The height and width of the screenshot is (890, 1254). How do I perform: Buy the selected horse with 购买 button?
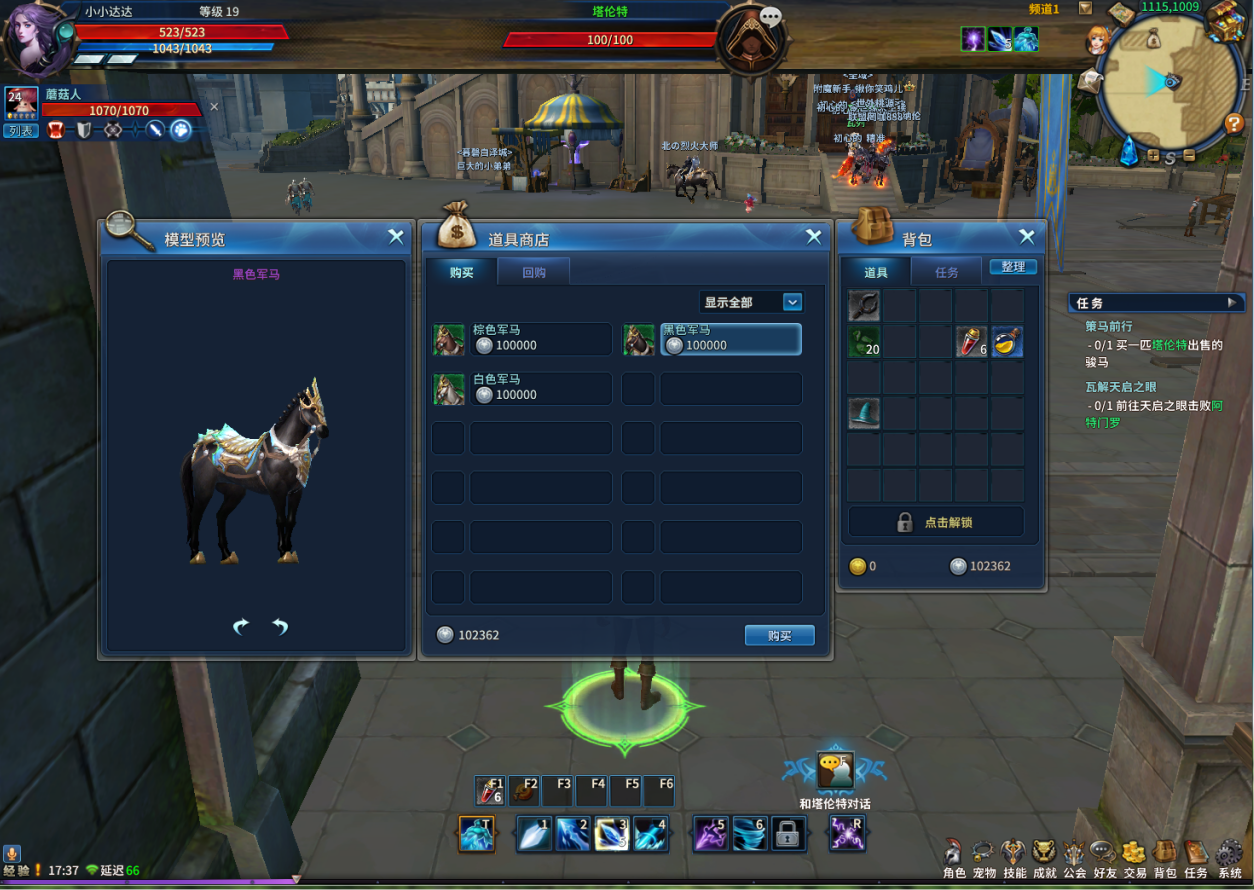click(779, 635)
